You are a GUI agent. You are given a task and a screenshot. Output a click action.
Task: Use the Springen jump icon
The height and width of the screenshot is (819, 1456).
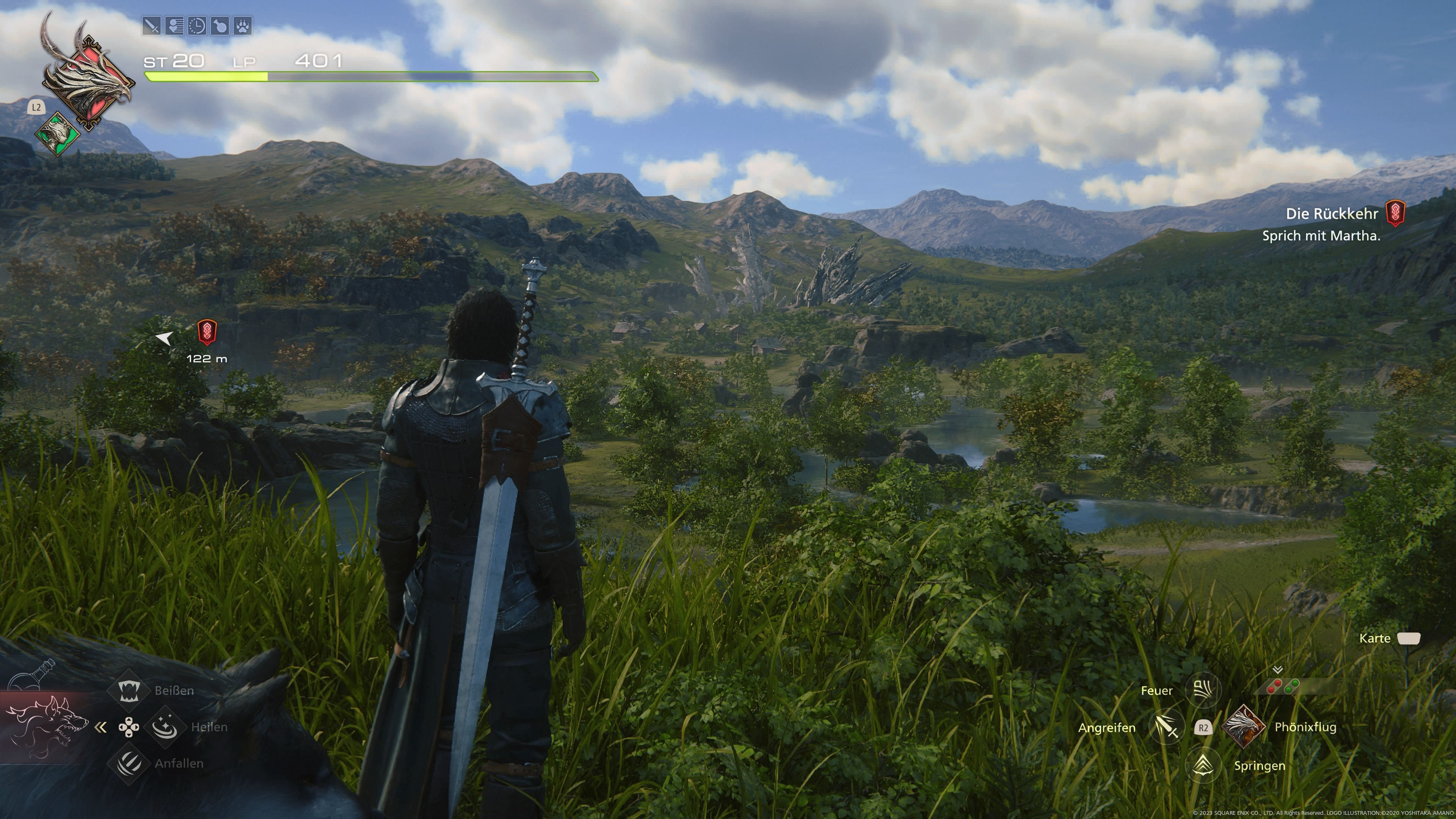point(1203,765)
